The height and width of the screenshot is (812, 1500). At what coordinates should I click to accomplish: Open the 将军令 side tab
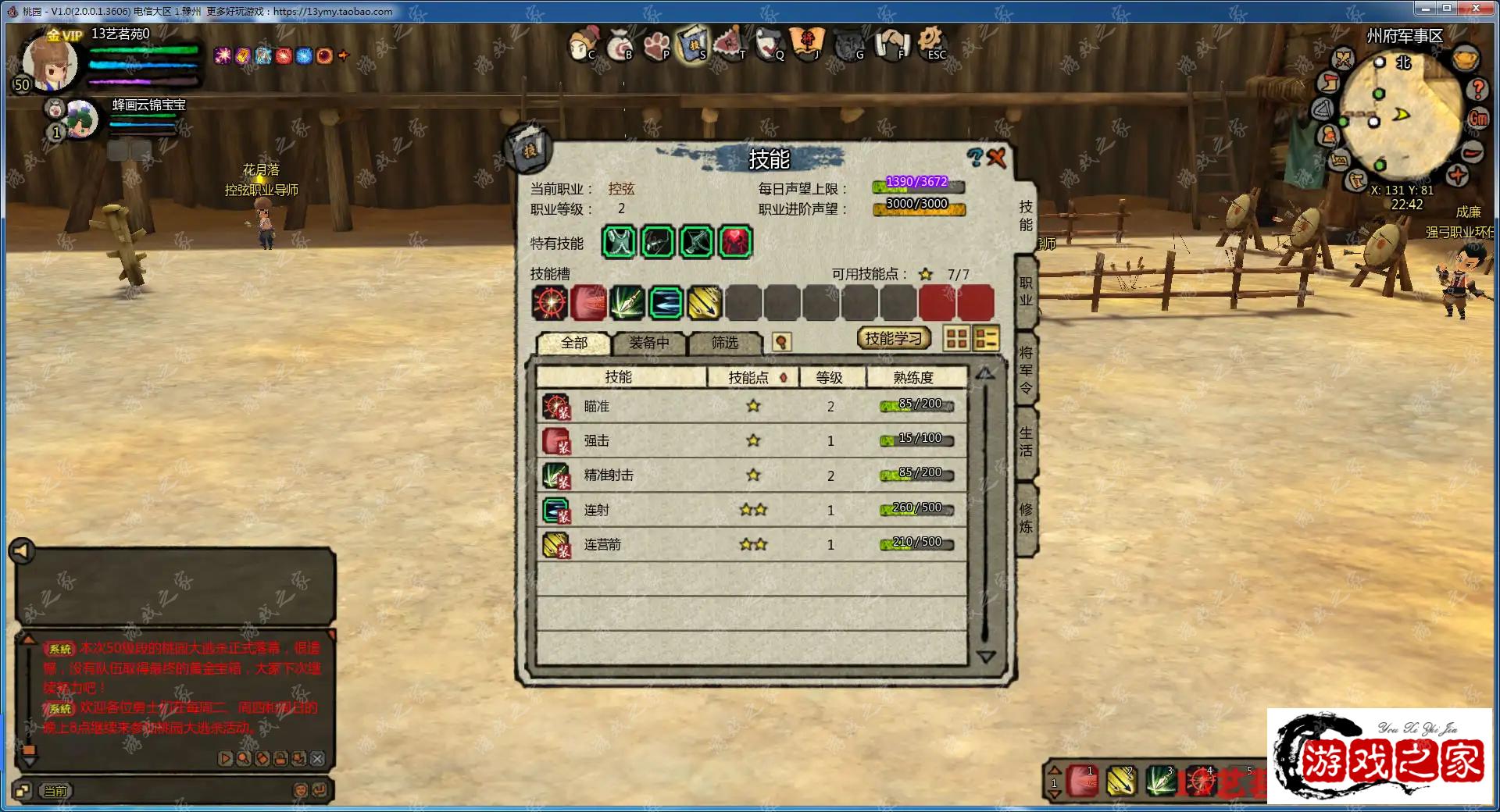[x=1026, y=369]
